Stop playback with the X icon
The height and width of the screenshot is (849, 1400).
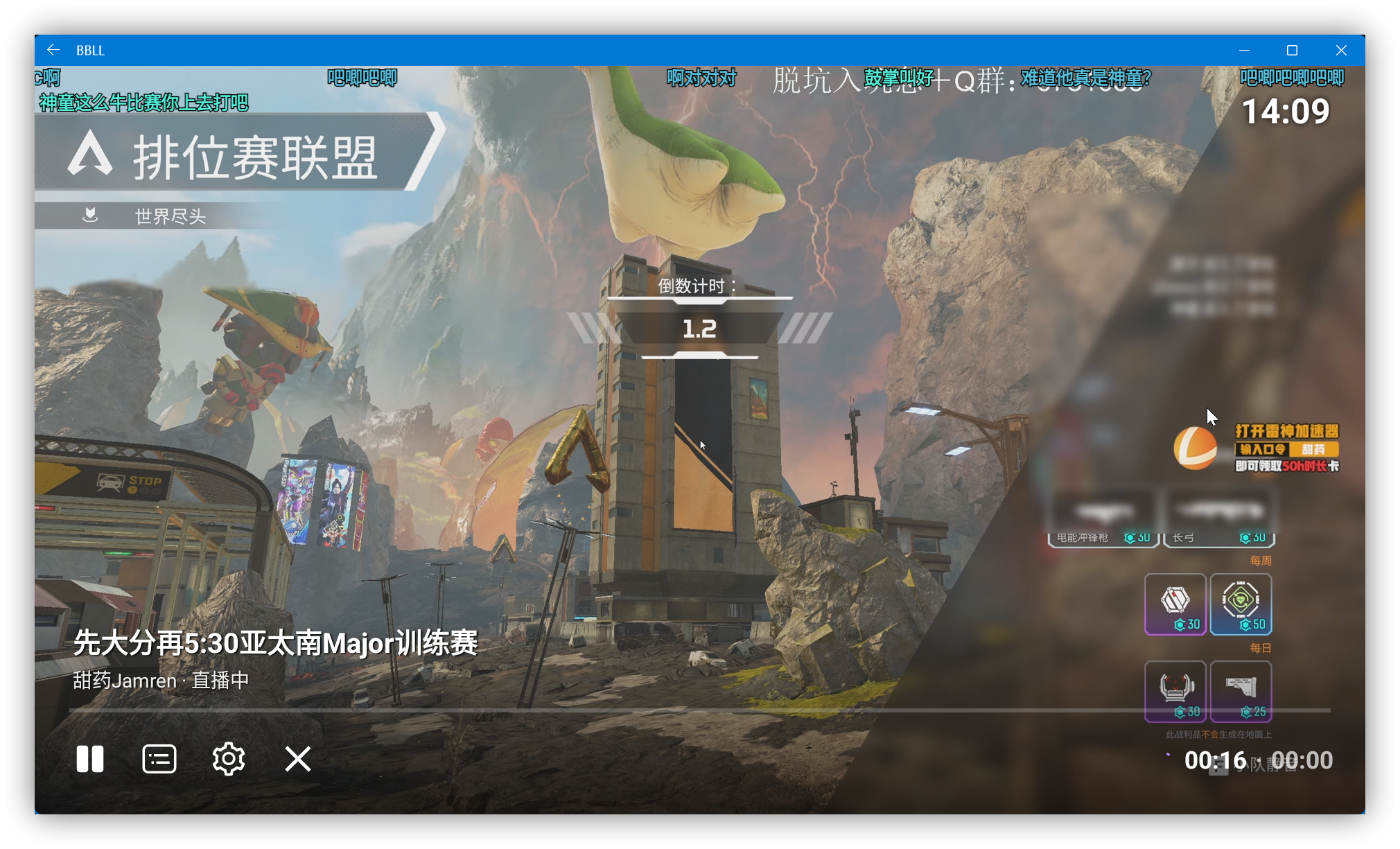pyautogui.click(x=297, y=758)
